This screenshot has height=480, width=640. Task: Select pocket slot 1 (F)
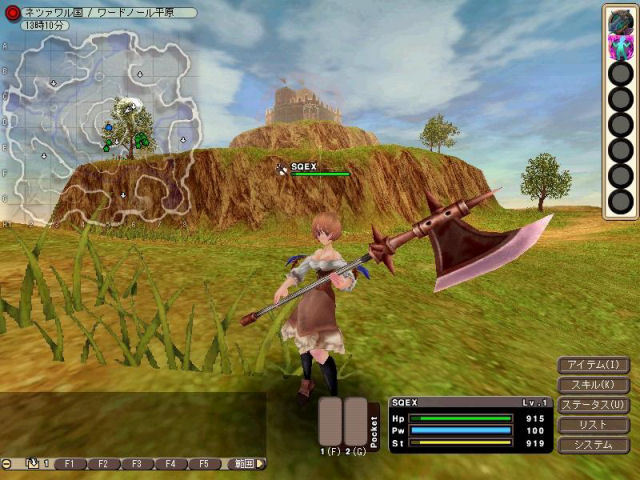click(330, 421)
